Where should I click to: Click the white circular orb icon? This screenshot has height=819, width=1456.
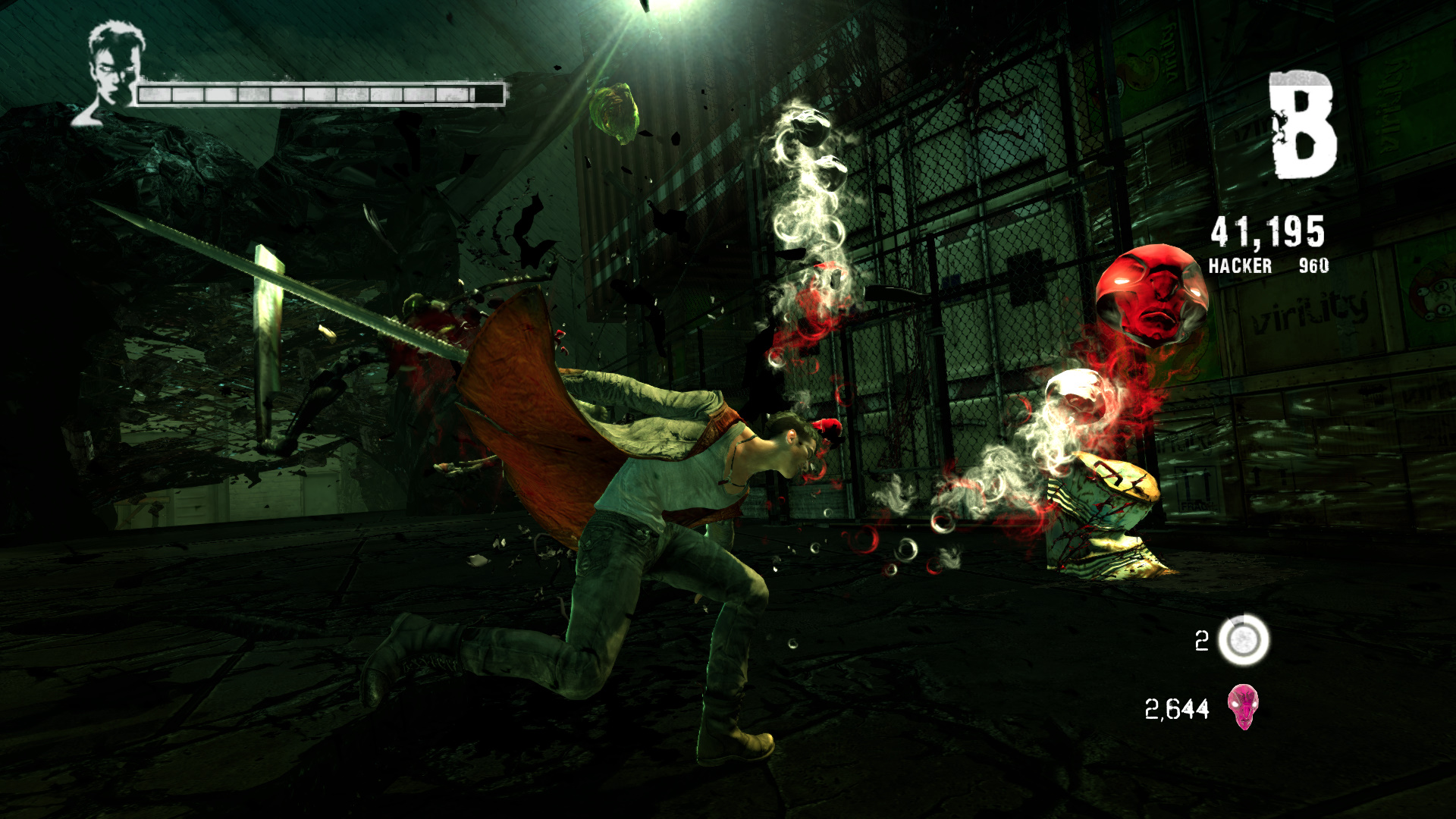(x=1243, y=640)
